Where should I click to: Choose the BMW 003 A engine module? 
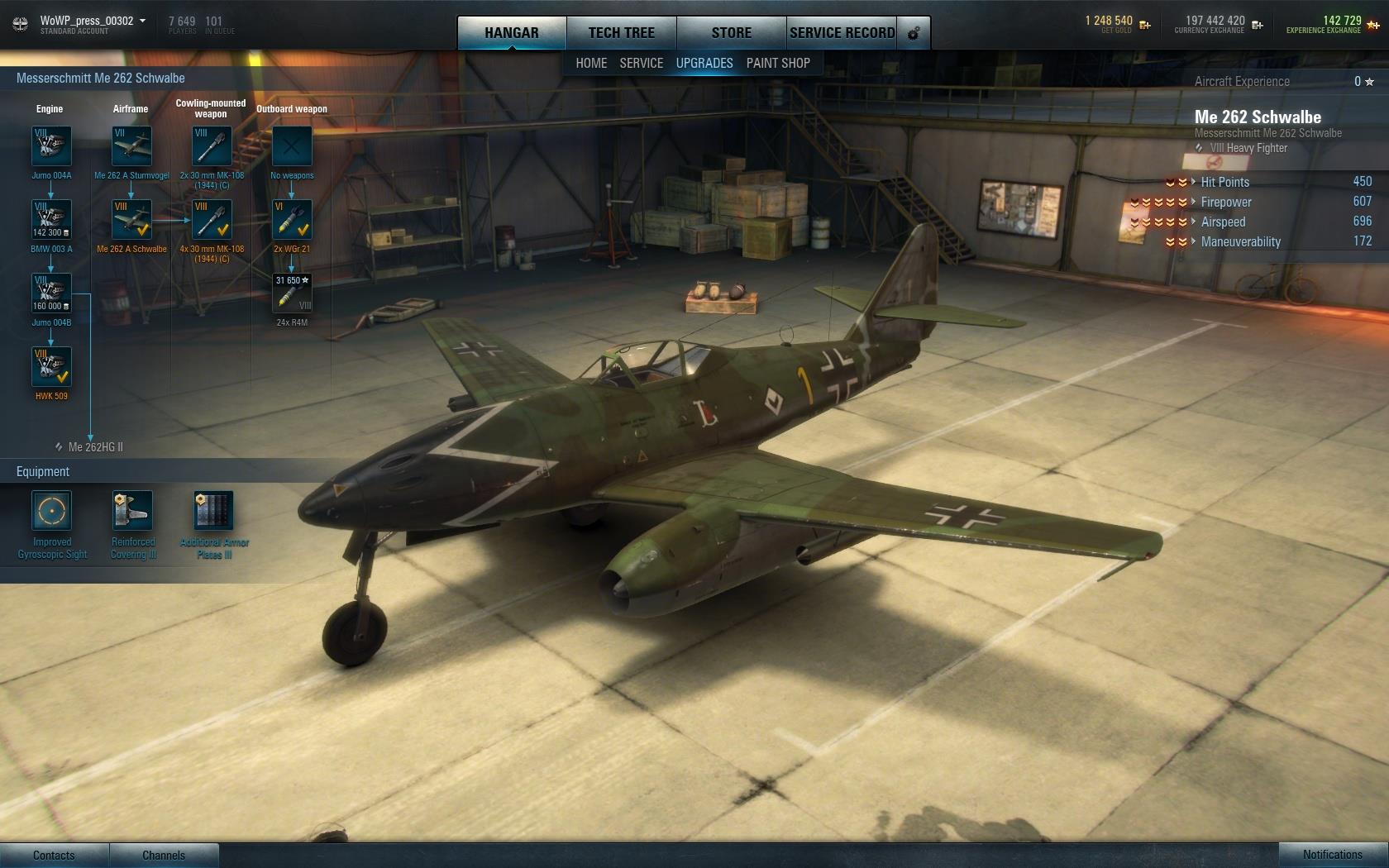(51, 220)
